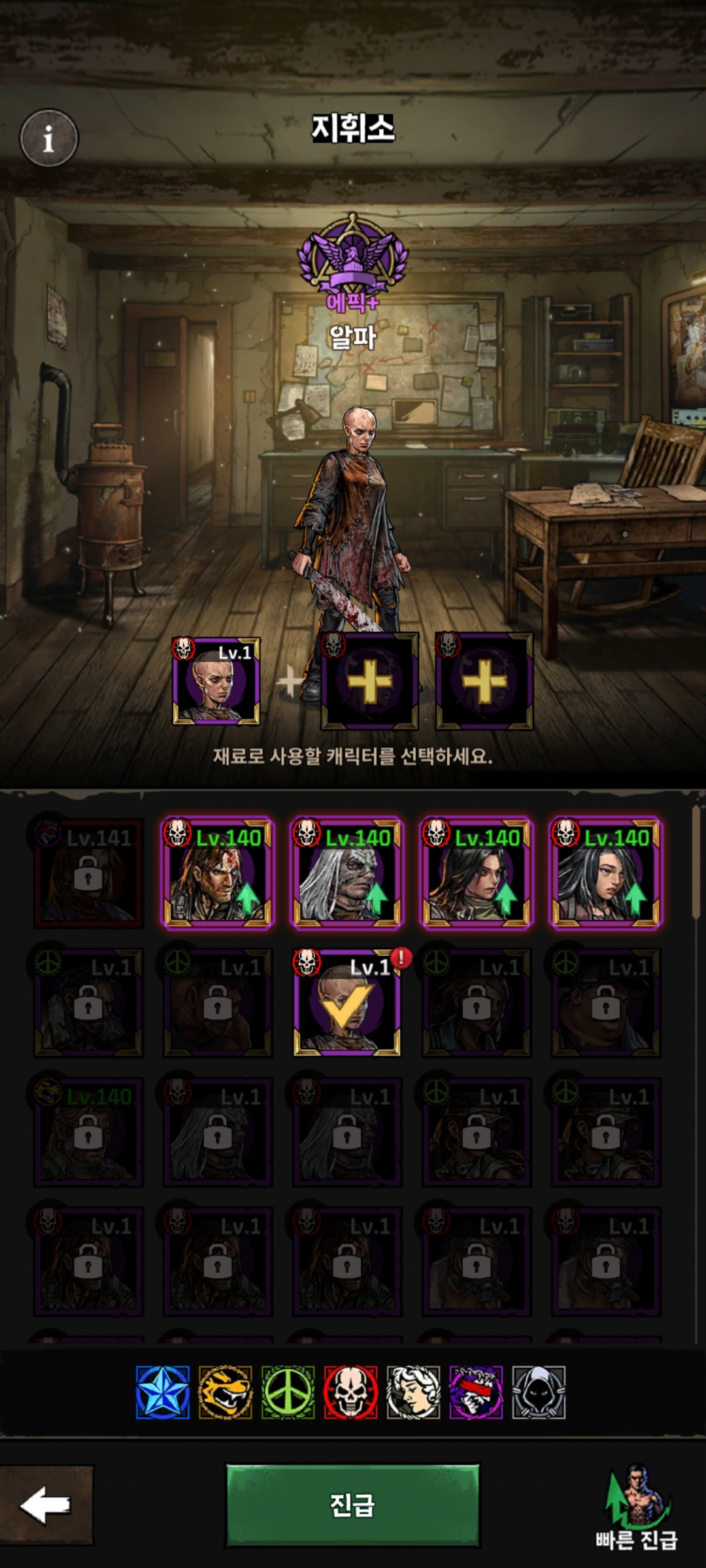Go back with the white arrow
Image resolution: width=706 pixels, height=1568 pixels.
tap(46, 1505)
